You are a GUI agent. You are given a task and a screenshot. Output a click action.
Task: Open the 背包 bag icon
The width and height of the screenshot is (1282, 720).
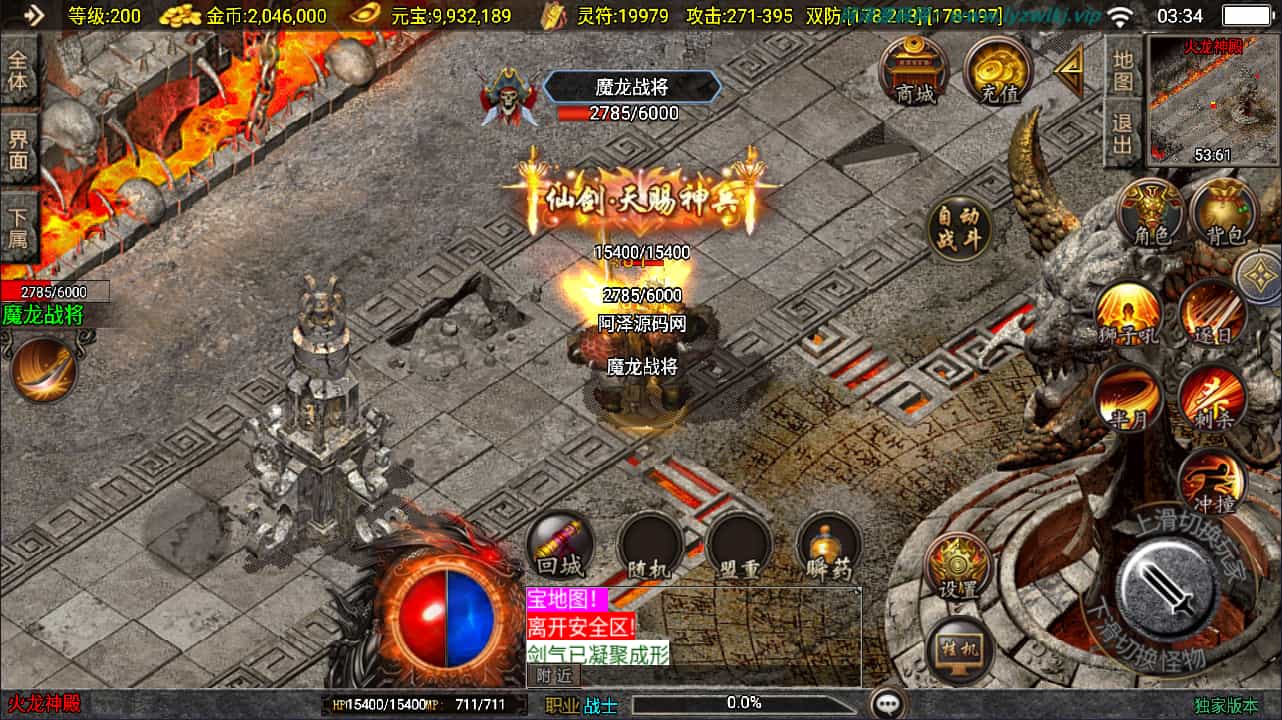click(x=1225, y=210)
